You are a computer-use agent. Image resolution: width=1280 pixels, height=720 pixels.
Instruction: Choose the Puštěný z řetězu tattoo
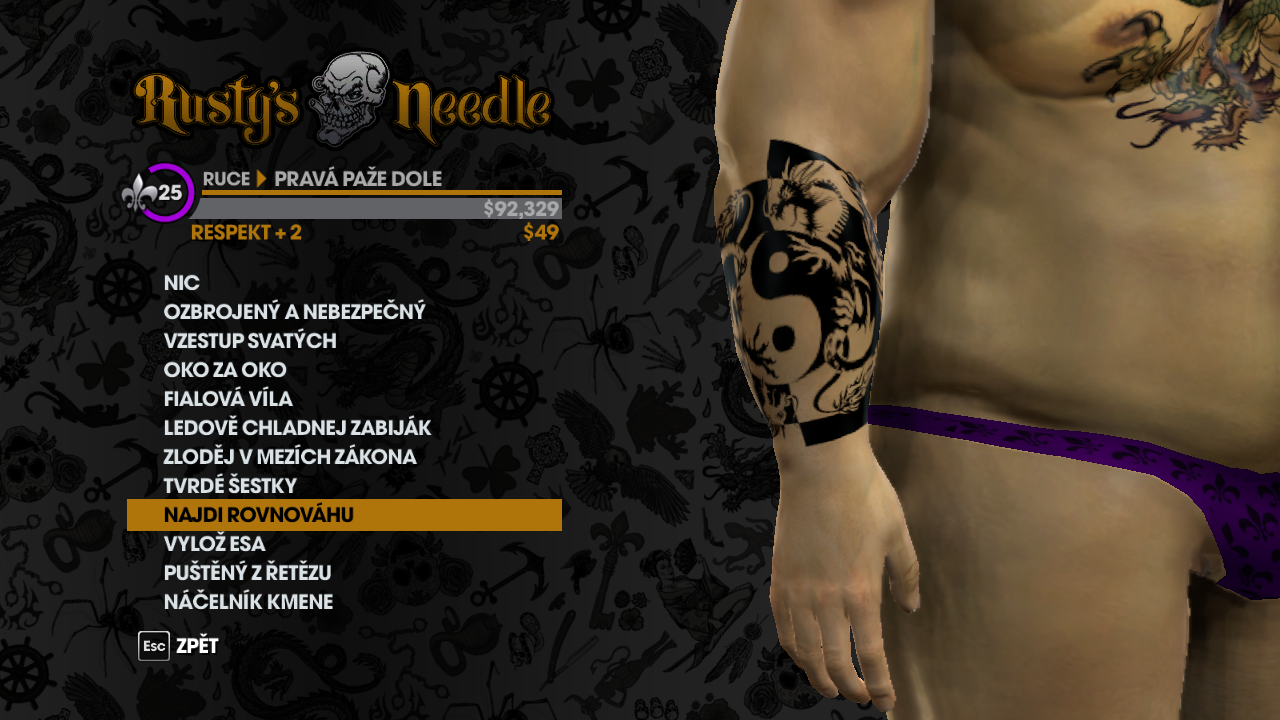tap(247, 573)
